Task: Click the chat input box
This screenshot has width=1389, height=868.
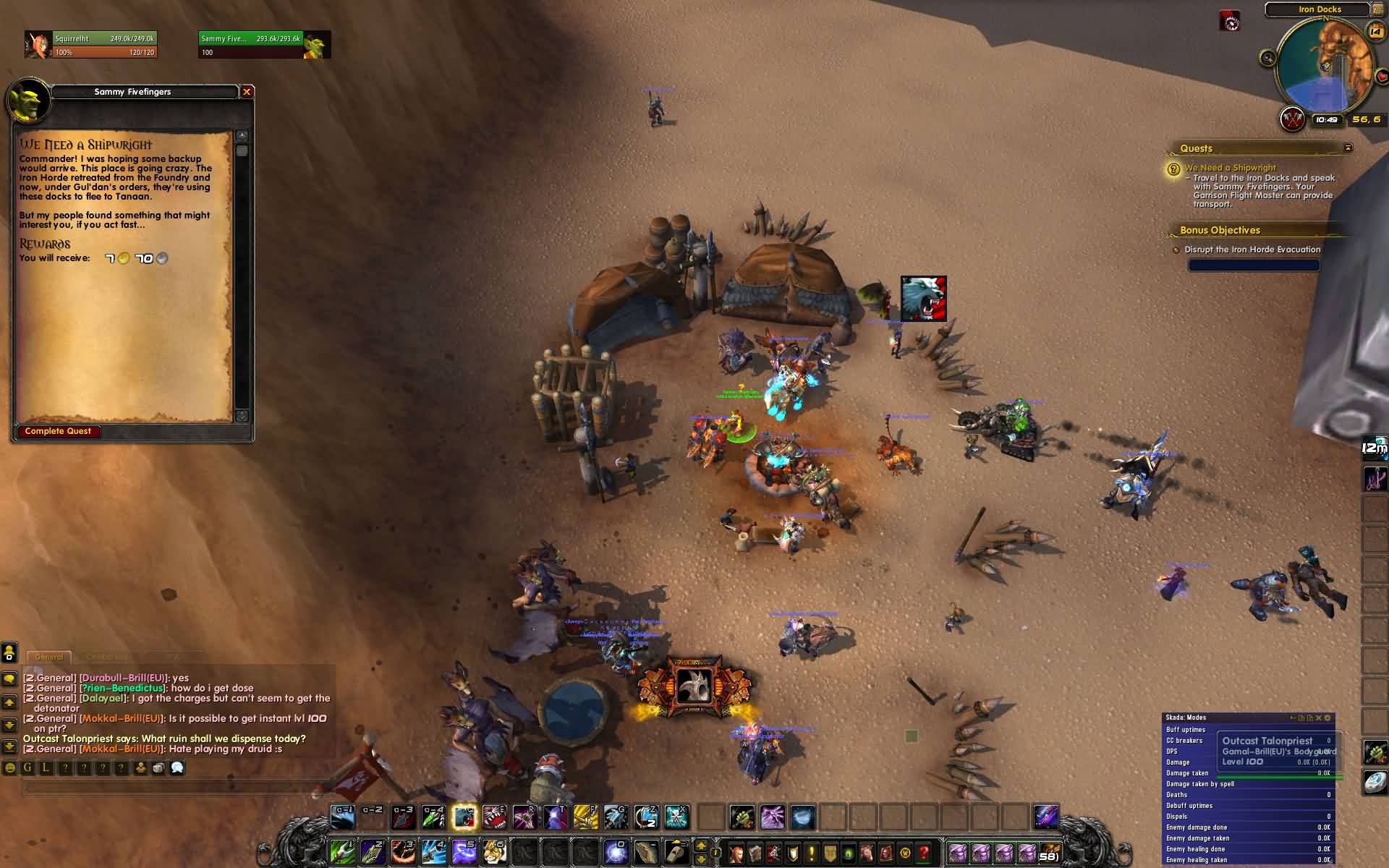Action: click(x=174, y=788)
